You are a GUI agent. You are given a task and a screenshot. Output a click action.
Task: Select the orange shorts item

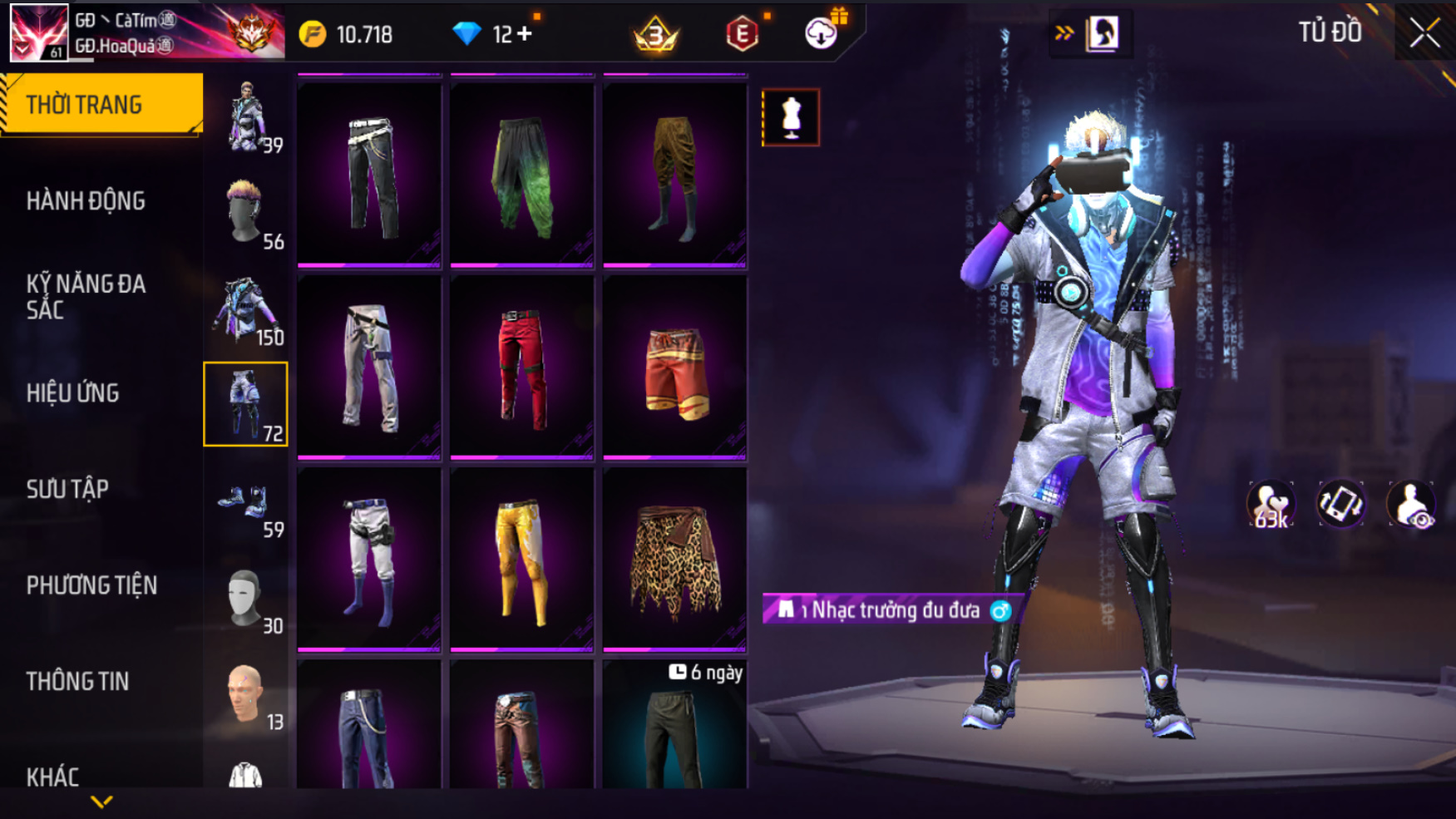point(674,366)
